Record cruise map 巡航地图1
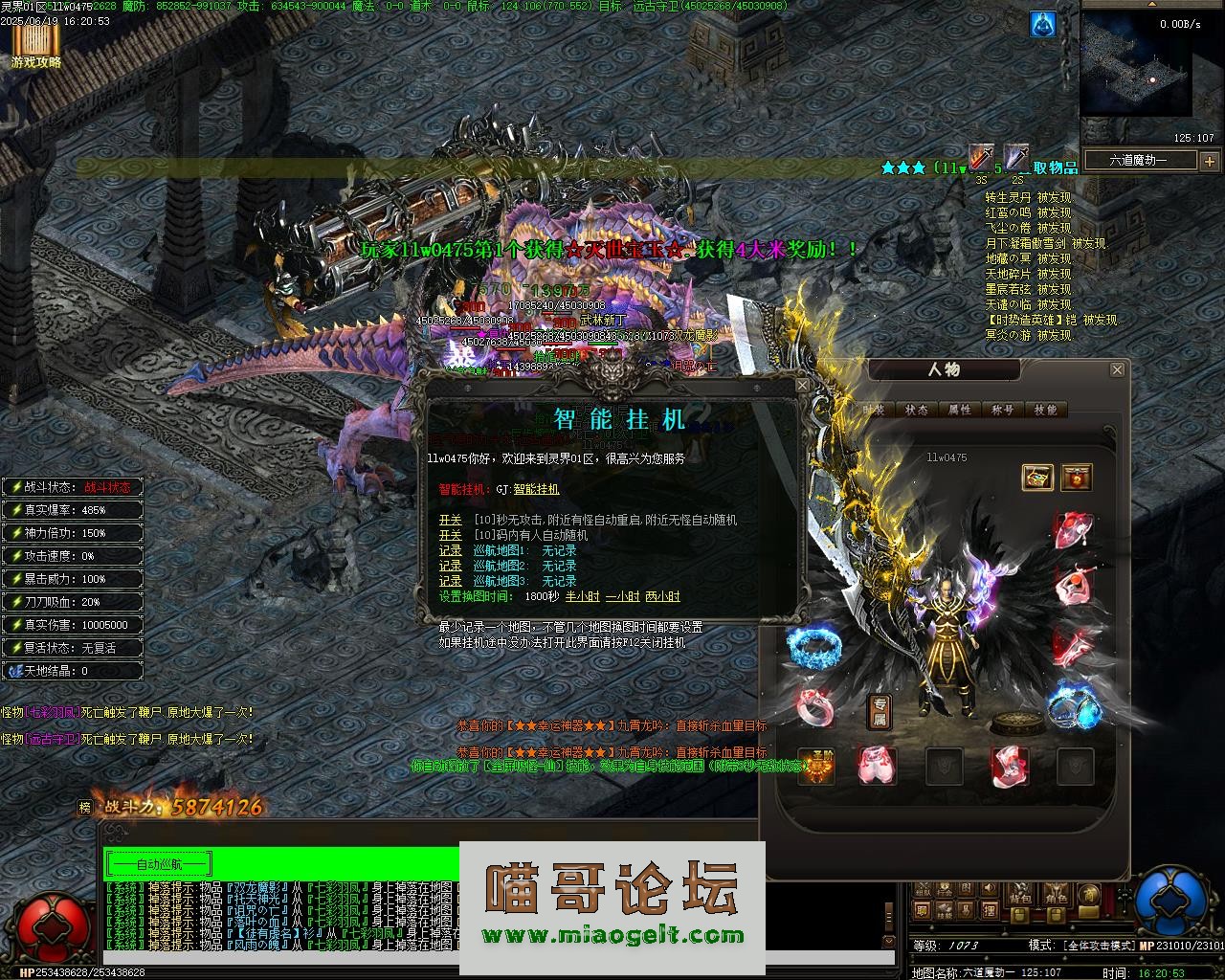 (450, 551)
